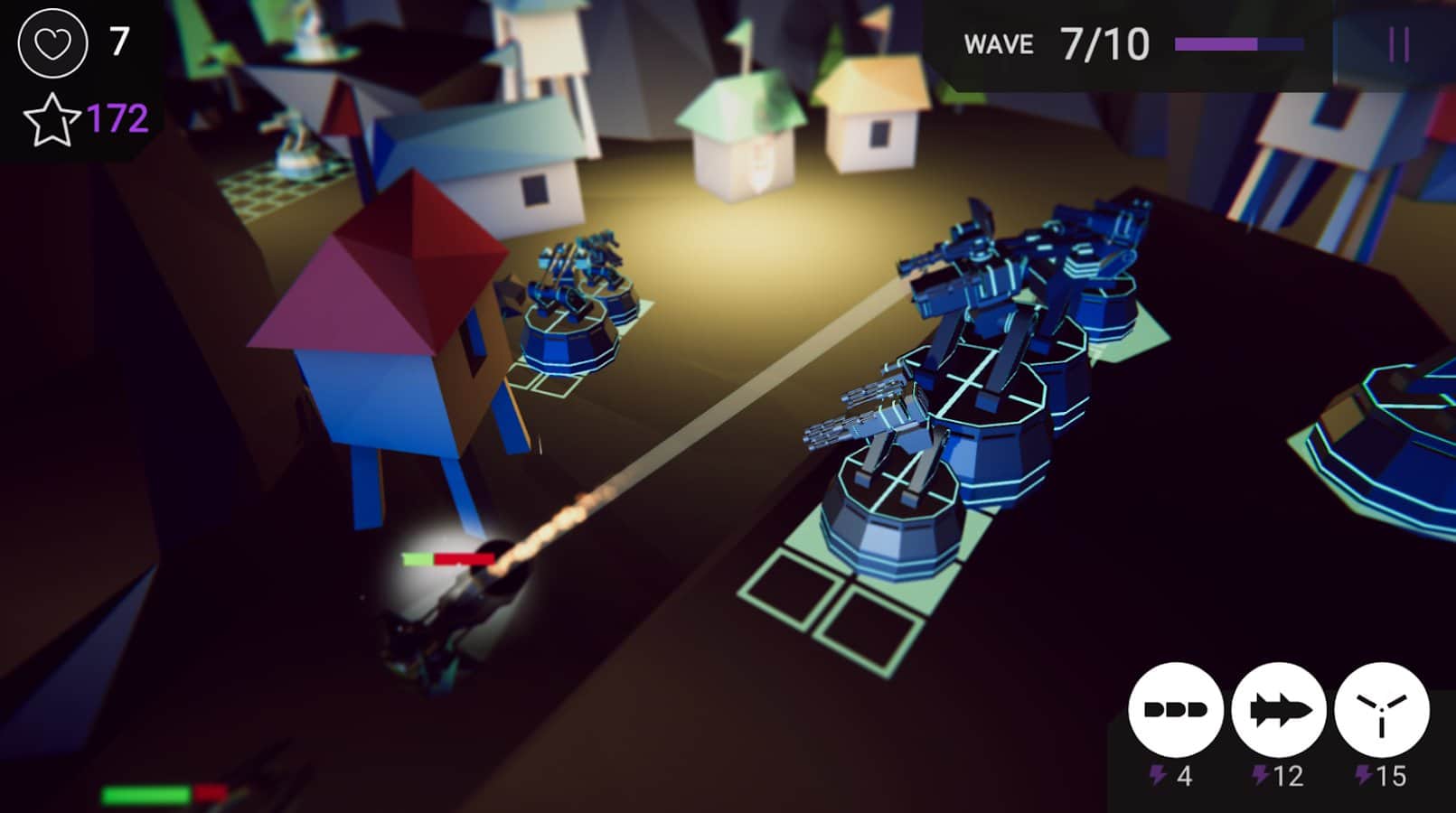Viewport: 1456px width, 813px height.
Task: Click the currency value 172
Action: pyautogui.click(x=117, y=117)
